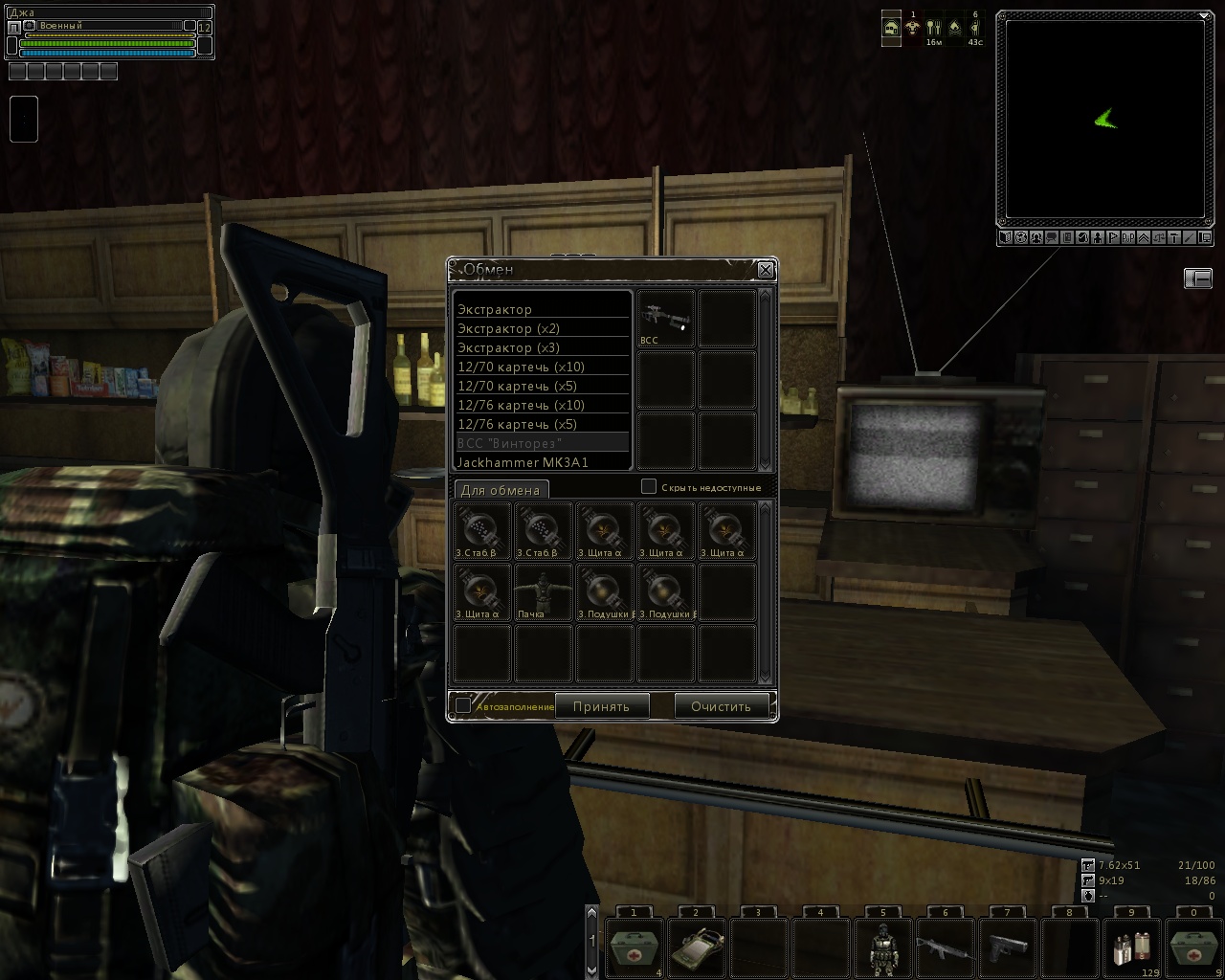Choose the ВСС "Винторез" list entry

(509, 443)
